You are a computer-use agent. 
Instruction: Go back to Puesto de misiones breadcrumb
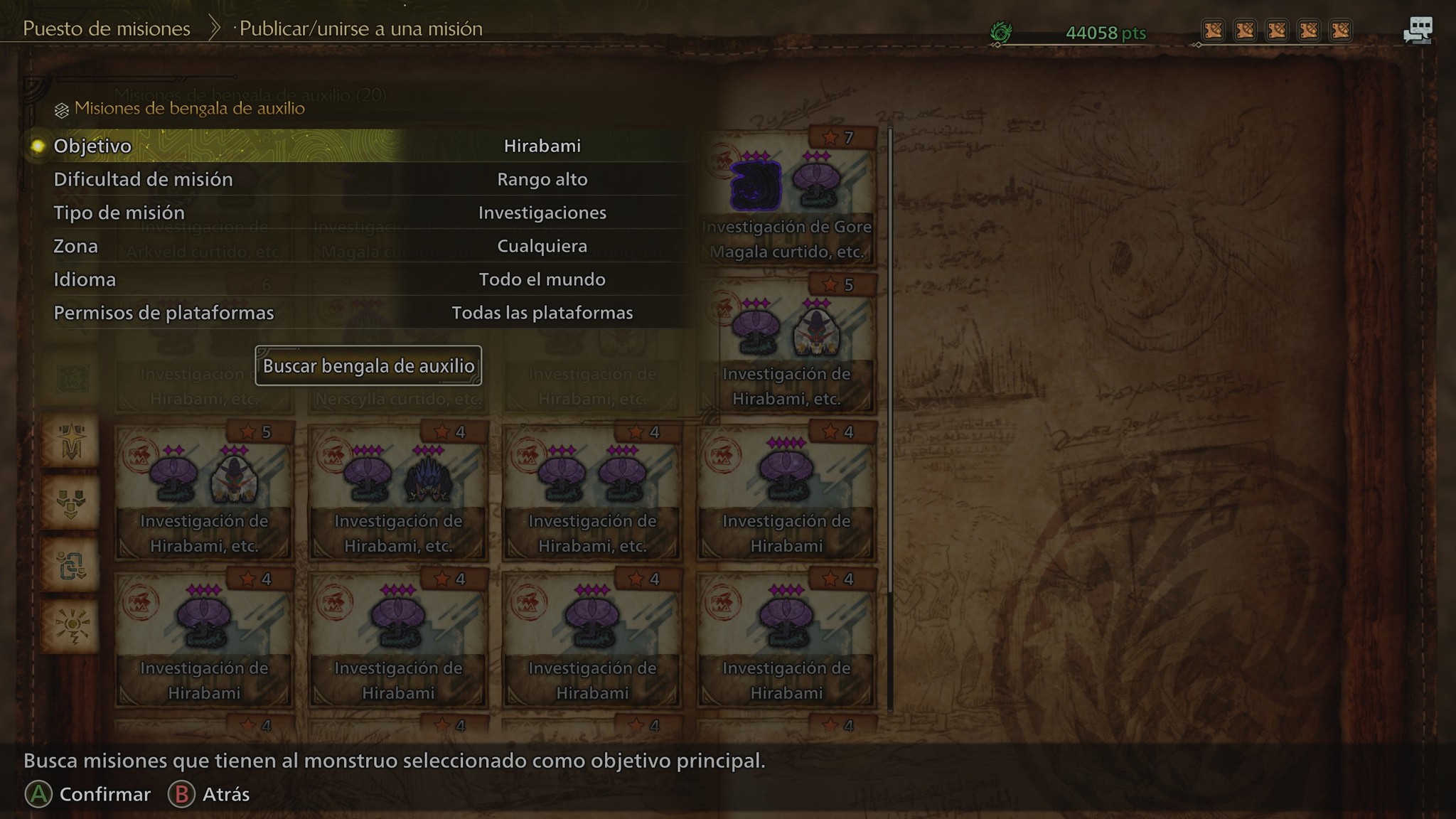click(107, 29)
